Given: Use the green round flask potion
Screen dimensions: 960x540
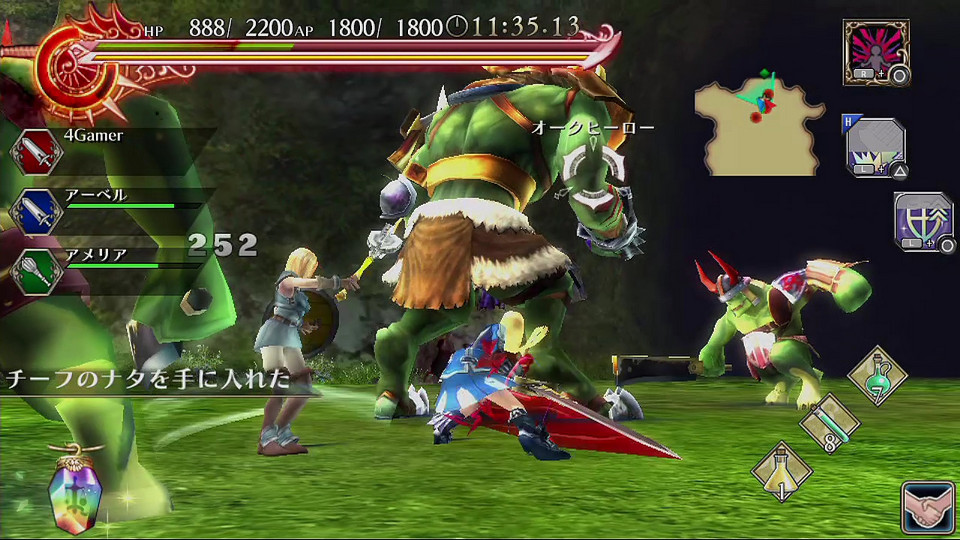Looking at the screenshot, I should coord(877,375).
